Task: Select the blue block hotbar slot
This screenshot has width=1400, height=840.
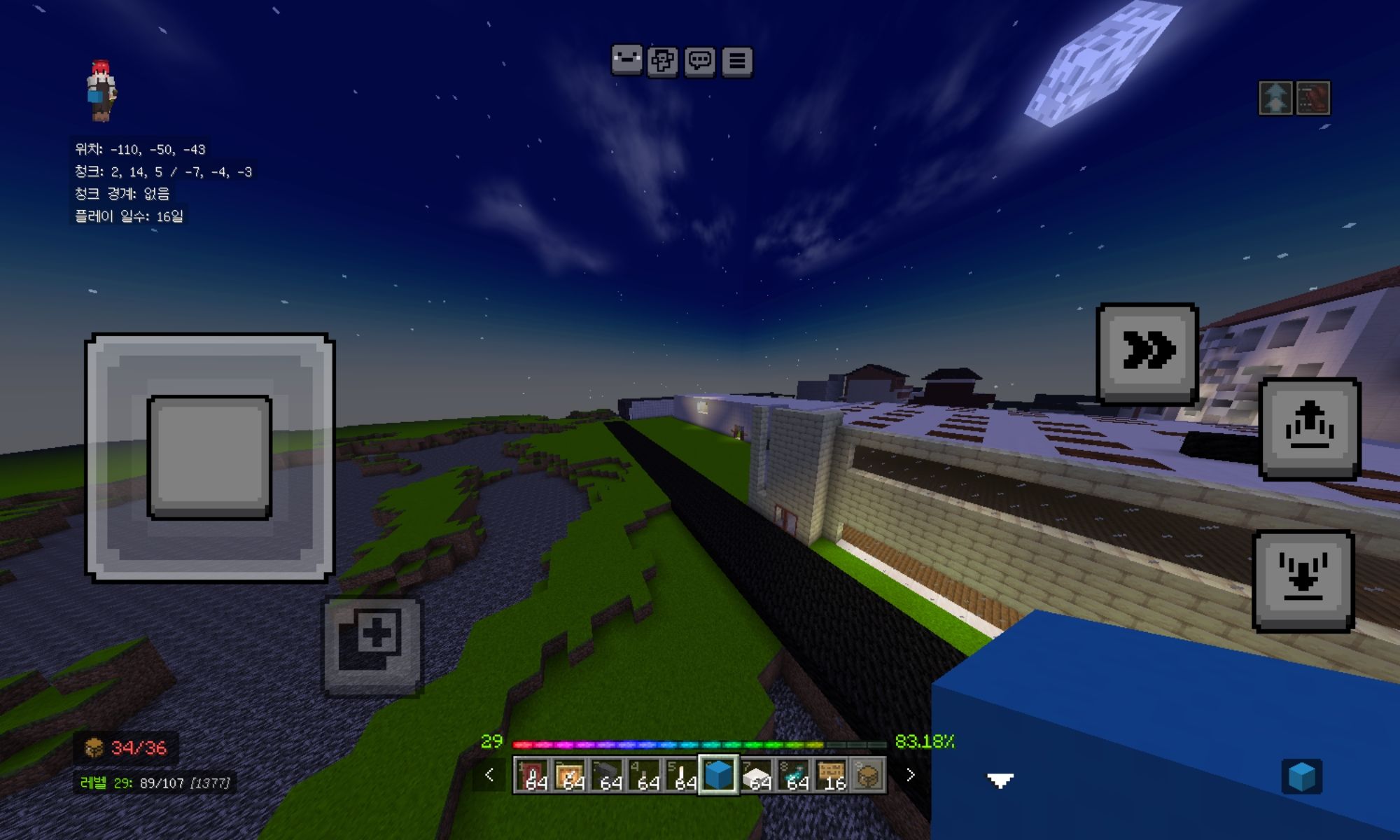Action: point(719,775)
